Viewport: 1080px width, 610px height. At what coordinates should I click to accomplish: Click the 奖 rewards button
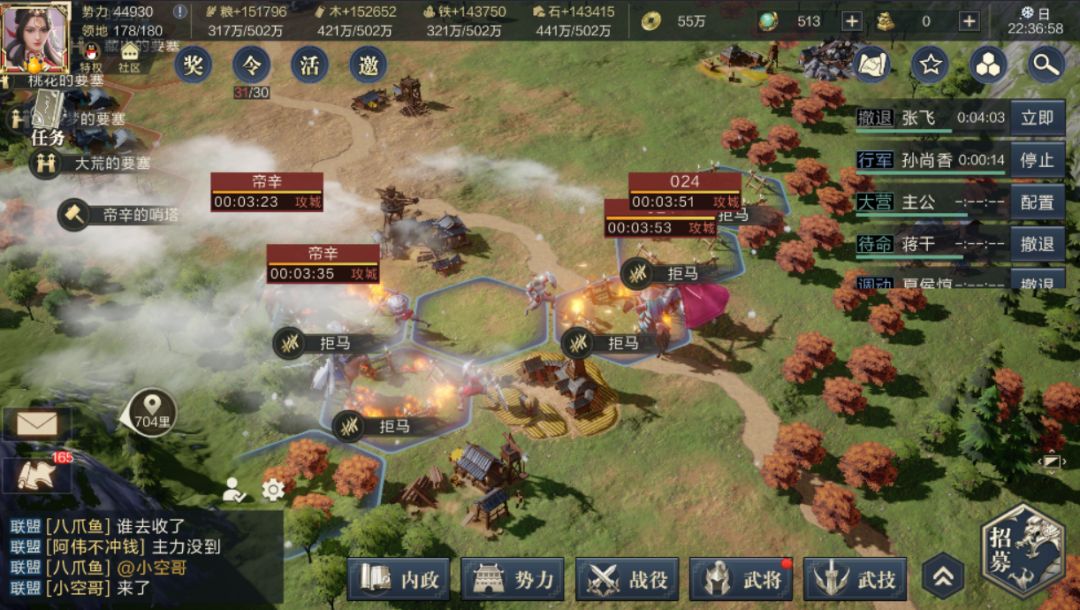click(x=193, y=65)
